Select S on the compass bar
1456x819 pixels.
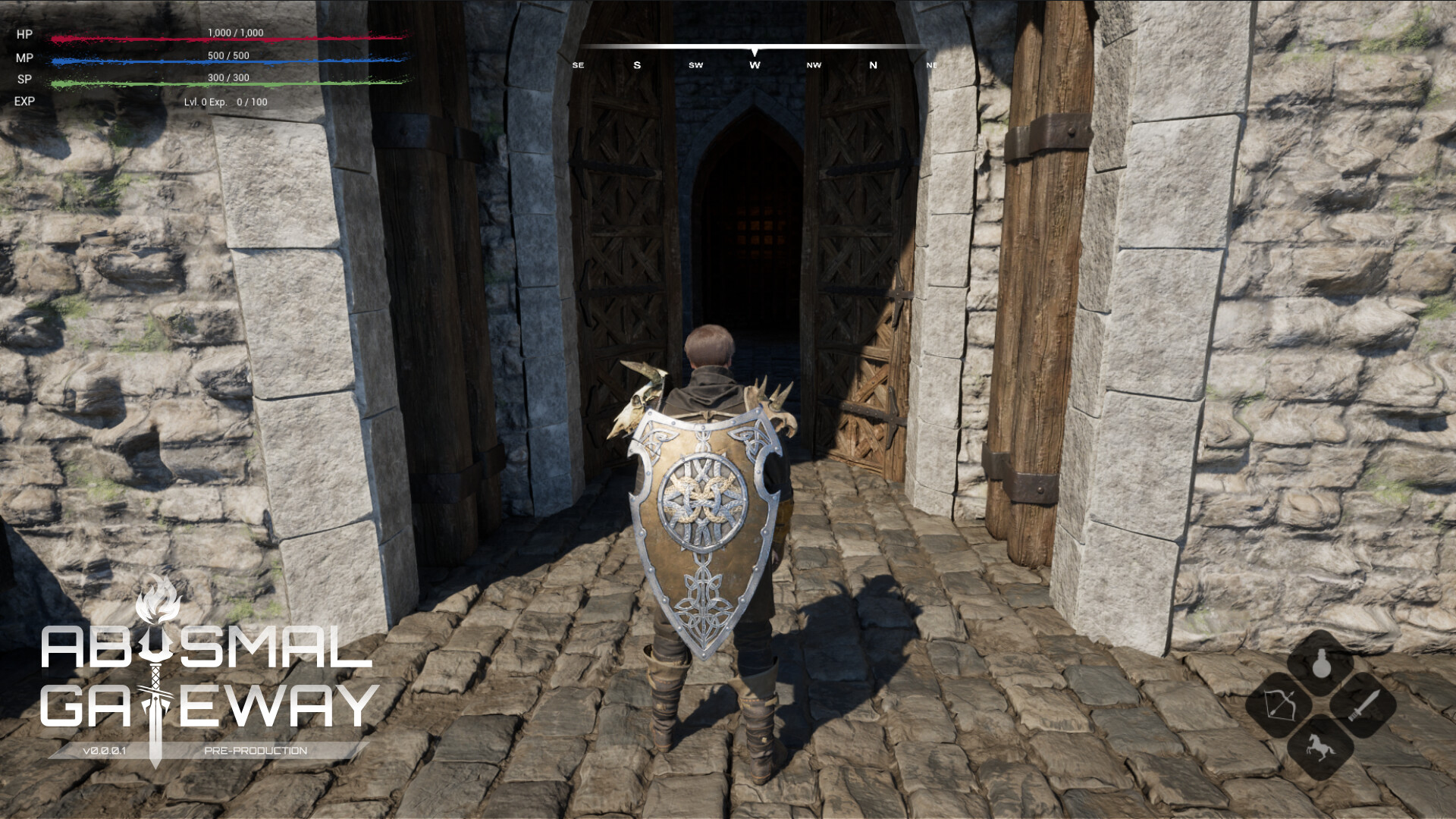(637, 65)
